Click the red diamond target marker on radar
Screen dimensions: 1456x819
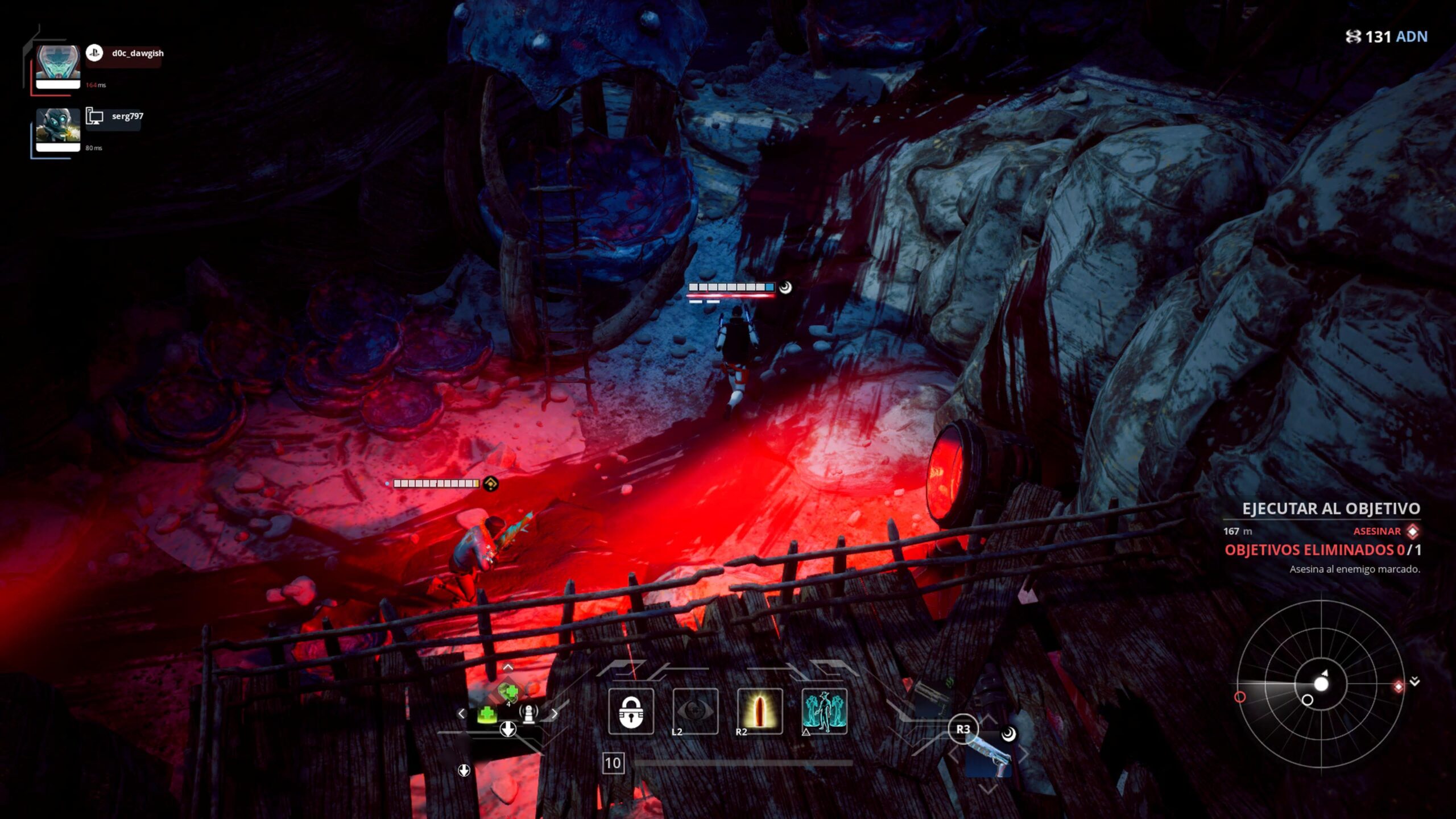[1399, 687]
